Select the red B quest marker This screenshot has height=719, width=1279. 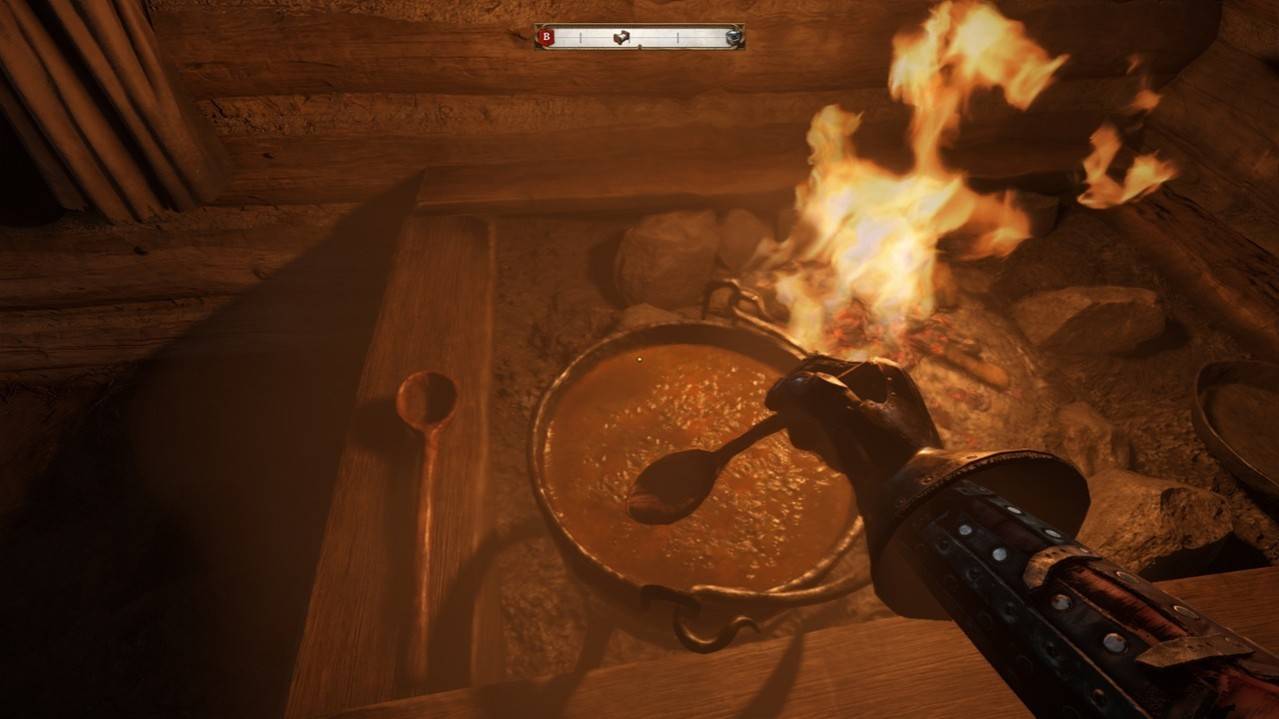pyautogui.click(x=546, y=37)
